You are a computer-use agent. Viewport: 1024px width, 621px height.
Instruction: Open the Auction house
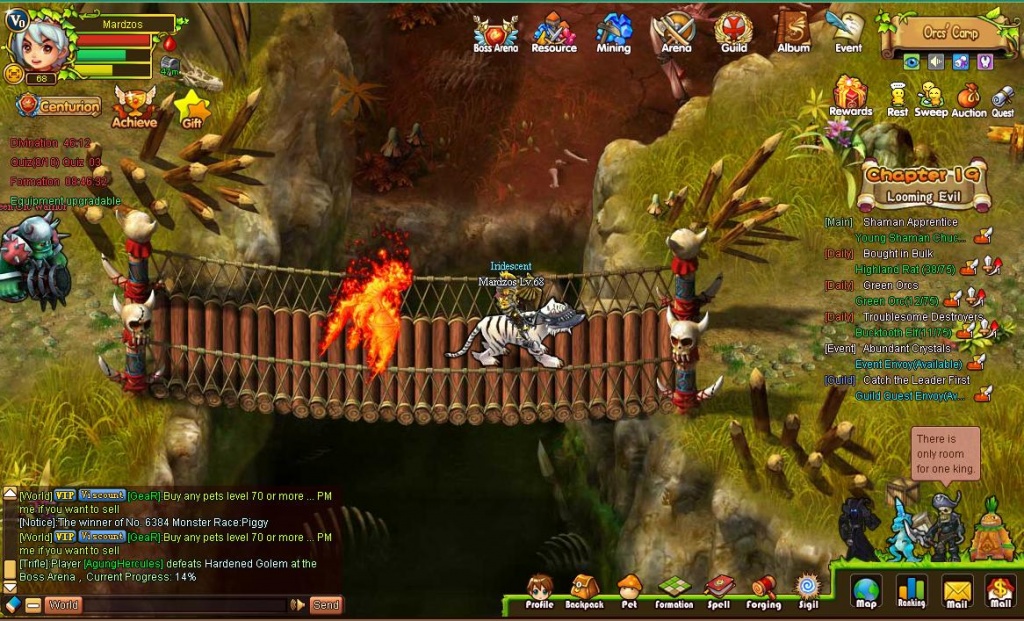pos(968,99)
